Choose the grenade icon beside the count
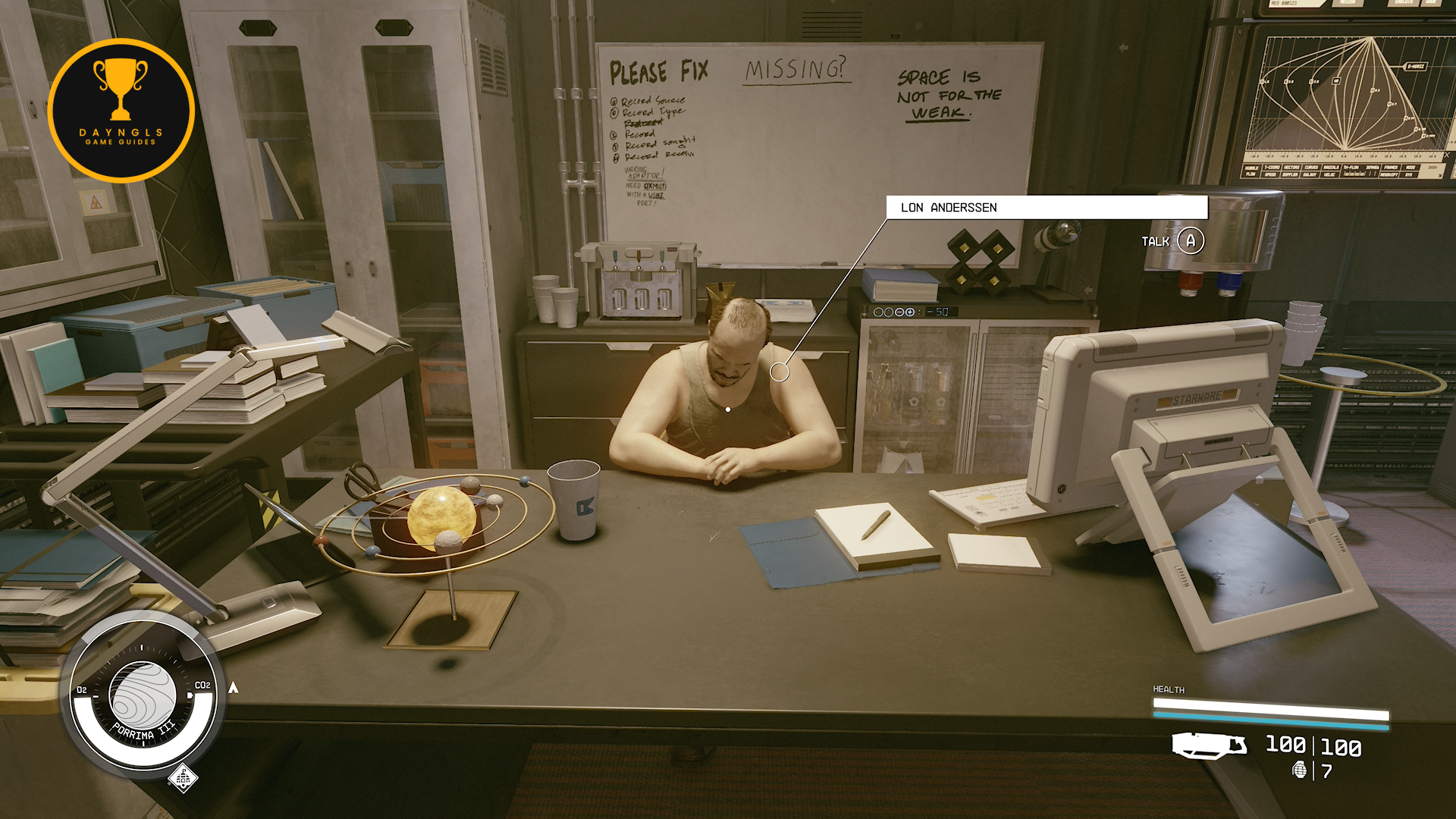The image size is (1456, 819). coord(1299,770)
